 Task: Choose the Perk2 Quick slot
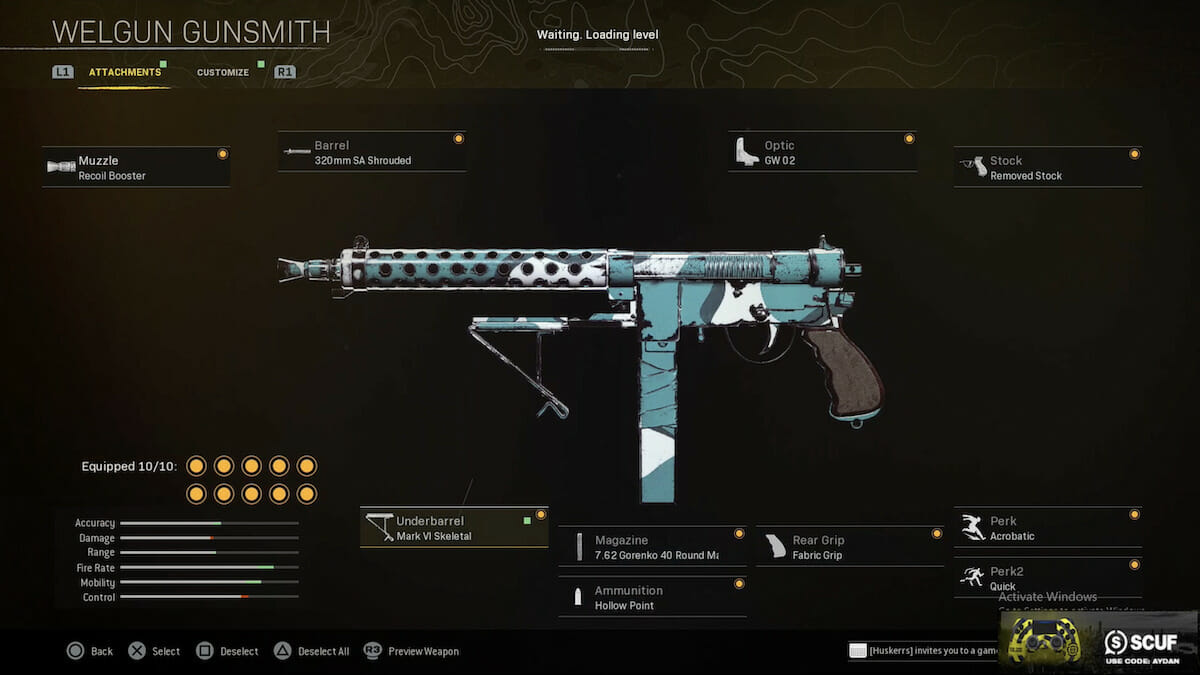coord(1048,578)
